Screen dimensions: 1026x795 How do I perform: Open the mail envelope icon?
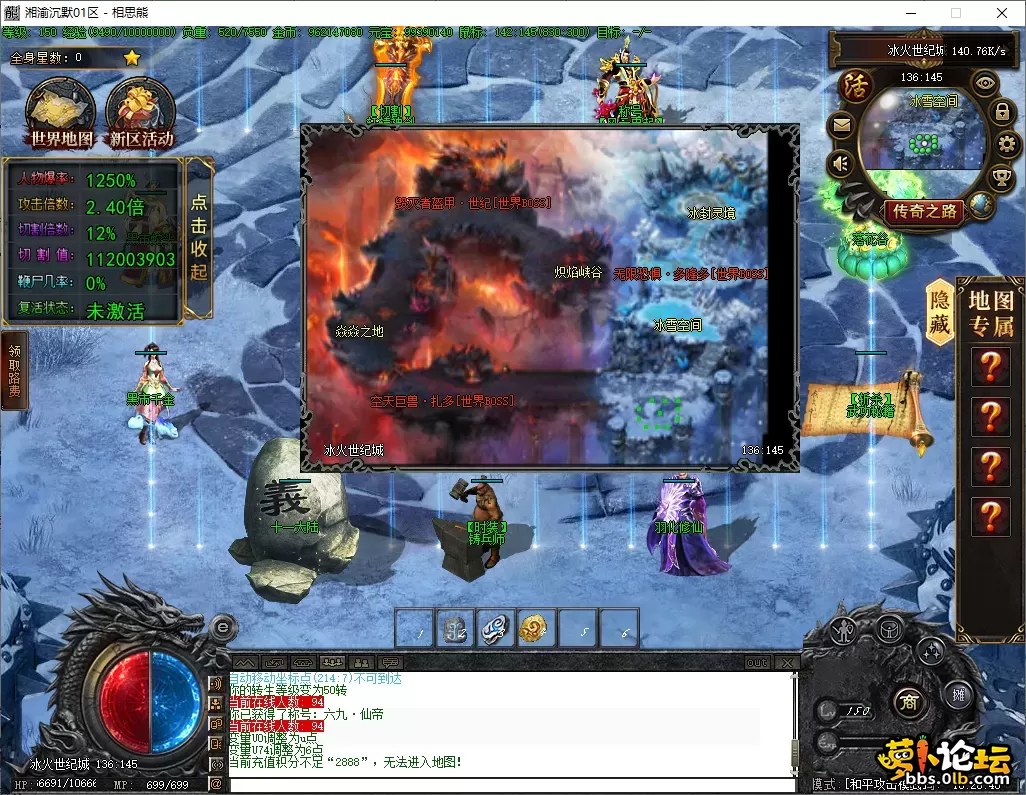pyautogui.click(x=840, y=125)
